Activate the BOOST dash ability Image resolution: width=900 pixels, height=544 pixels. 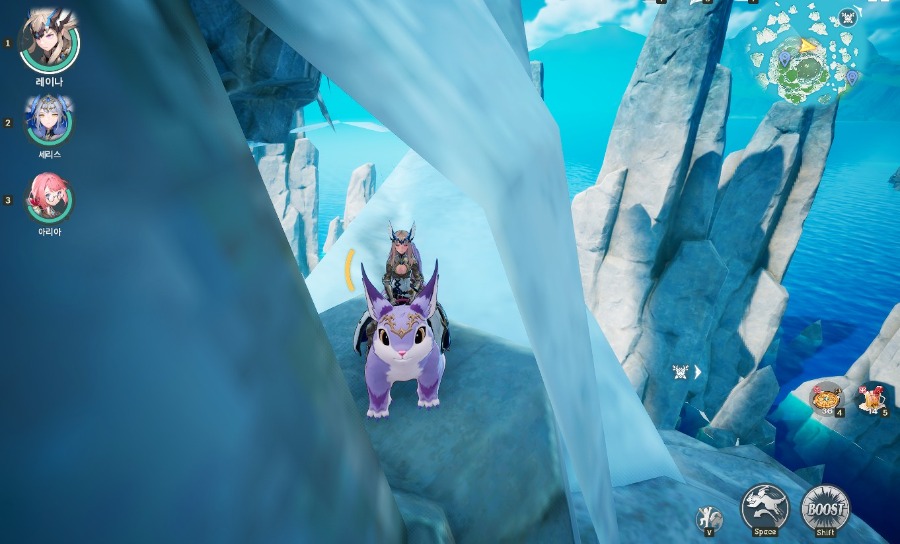click(825, 508)
